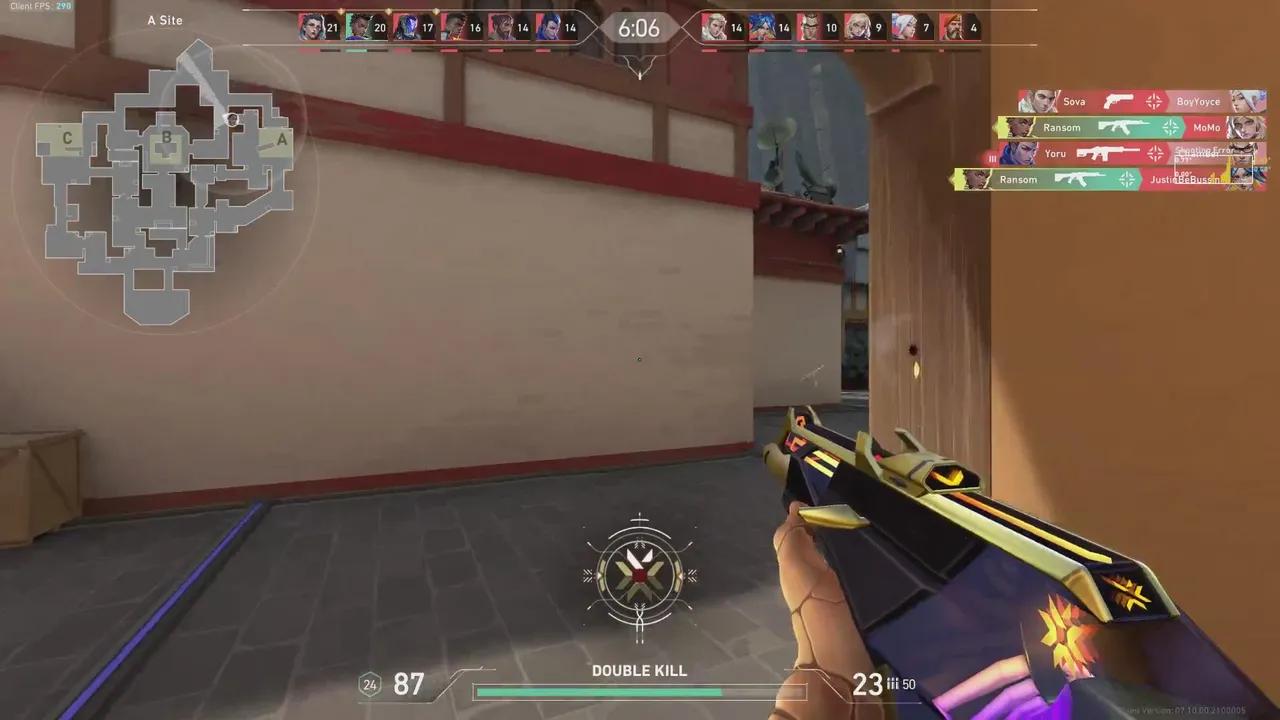
Task: Click the ultimate points hexagon beside the 87 credits
Action: click(368, 686)
